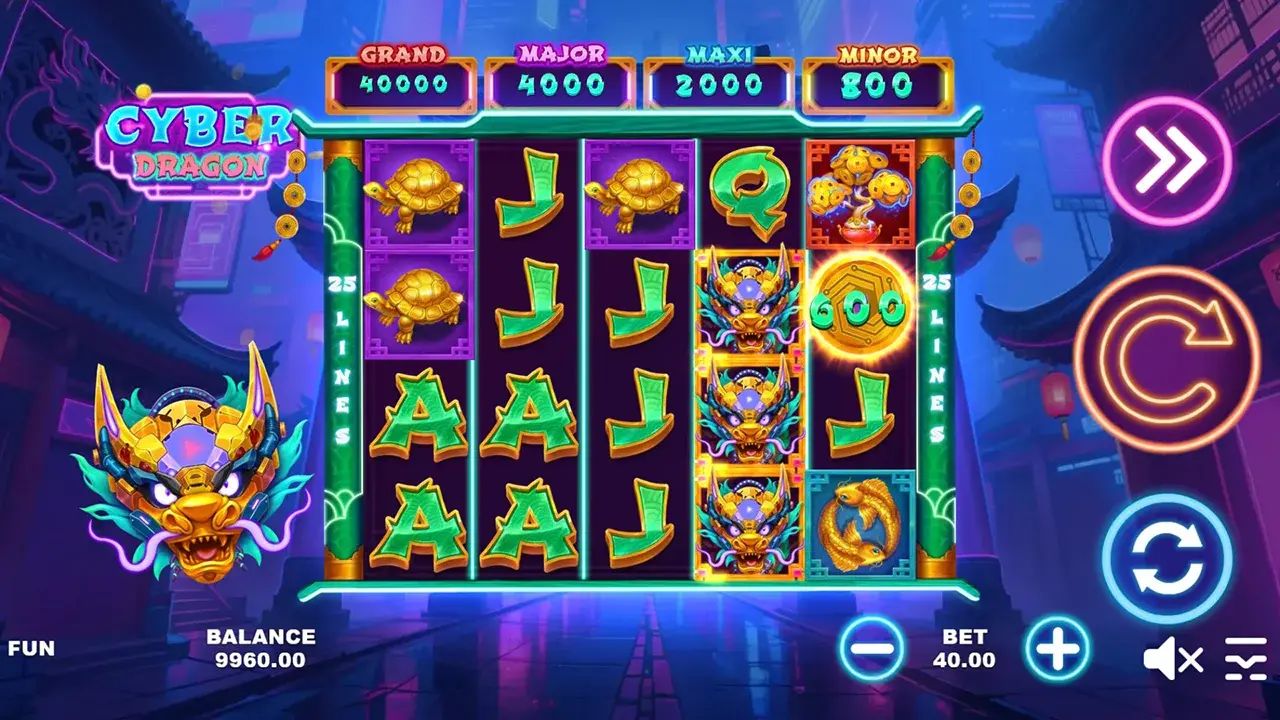1280x720 pixels.
Task: Toggle the muted sound speaker icon
Action: pos(1172,659)
